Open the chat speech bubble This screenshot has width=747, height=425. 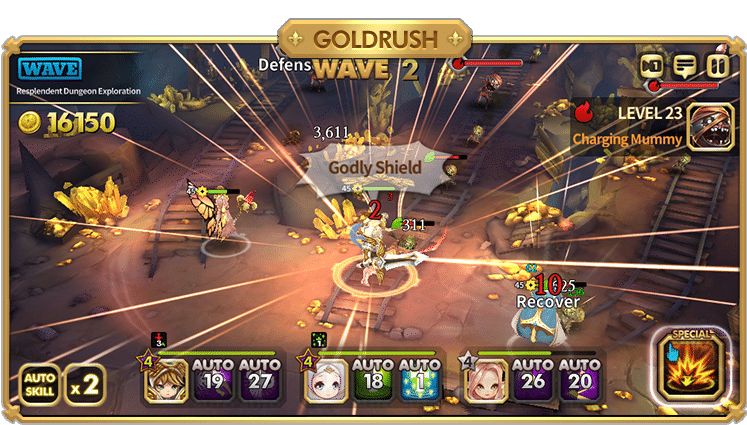point(685,66)
